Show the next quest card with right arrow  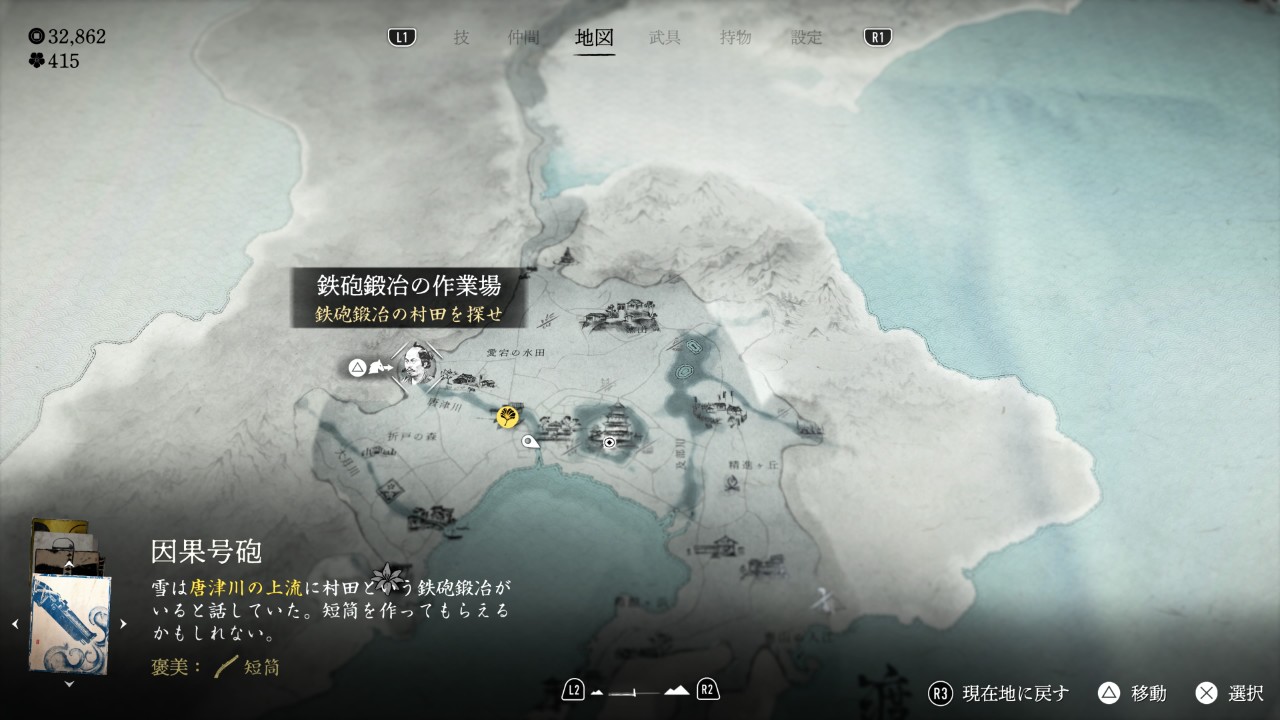[124, 624]
